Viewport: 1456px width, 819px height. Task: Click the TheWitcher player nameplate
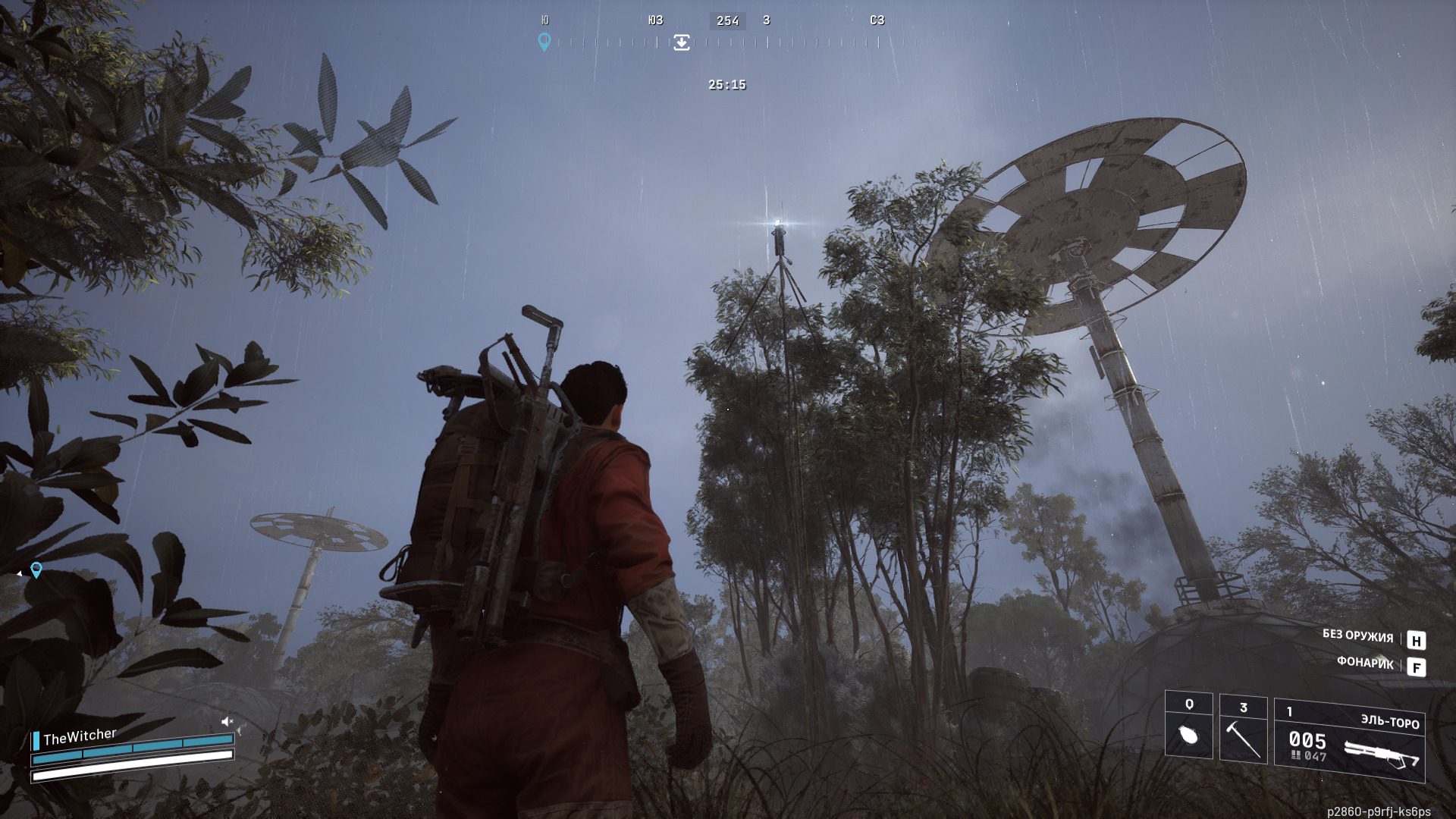point(79,736)
